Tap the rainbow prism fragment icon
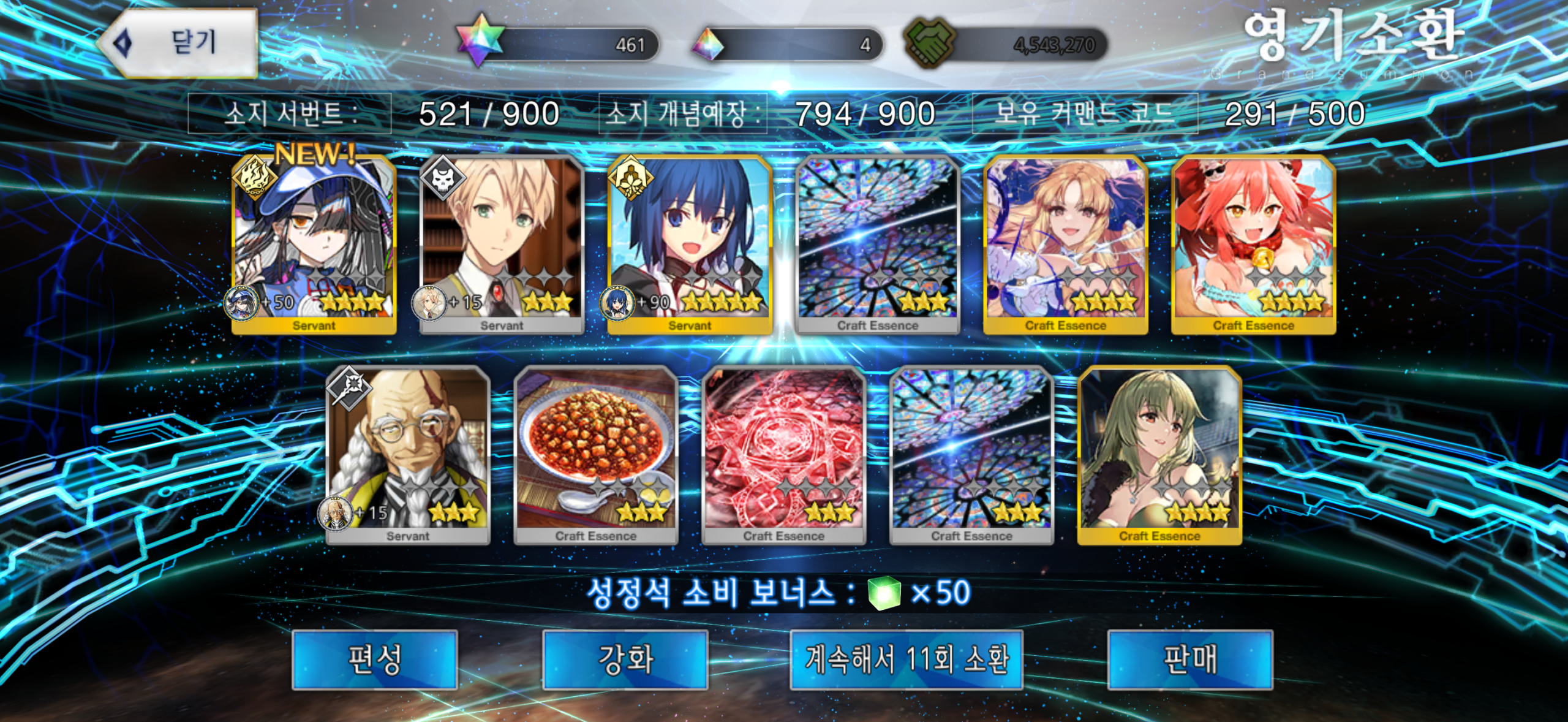The height and width of the screenshot is (722, 1568). coord(709,44)
